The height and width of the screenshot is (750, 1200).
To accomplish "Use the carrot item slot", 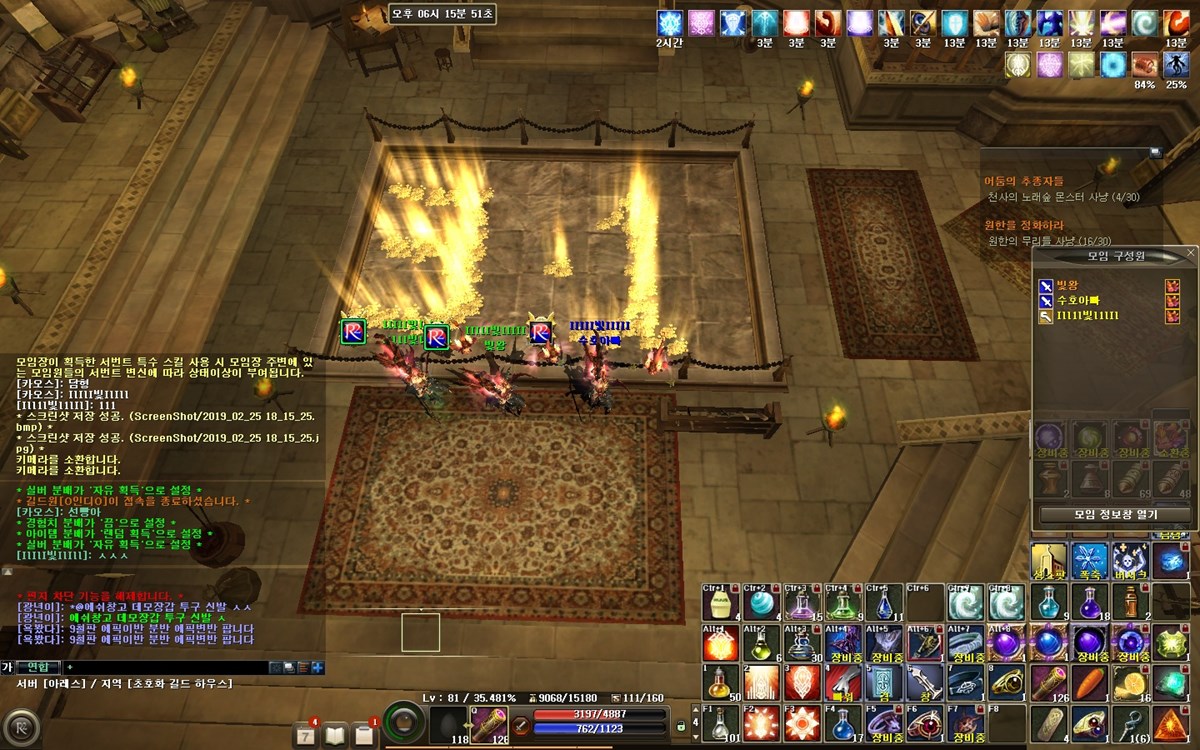I will click(1090, 682).
